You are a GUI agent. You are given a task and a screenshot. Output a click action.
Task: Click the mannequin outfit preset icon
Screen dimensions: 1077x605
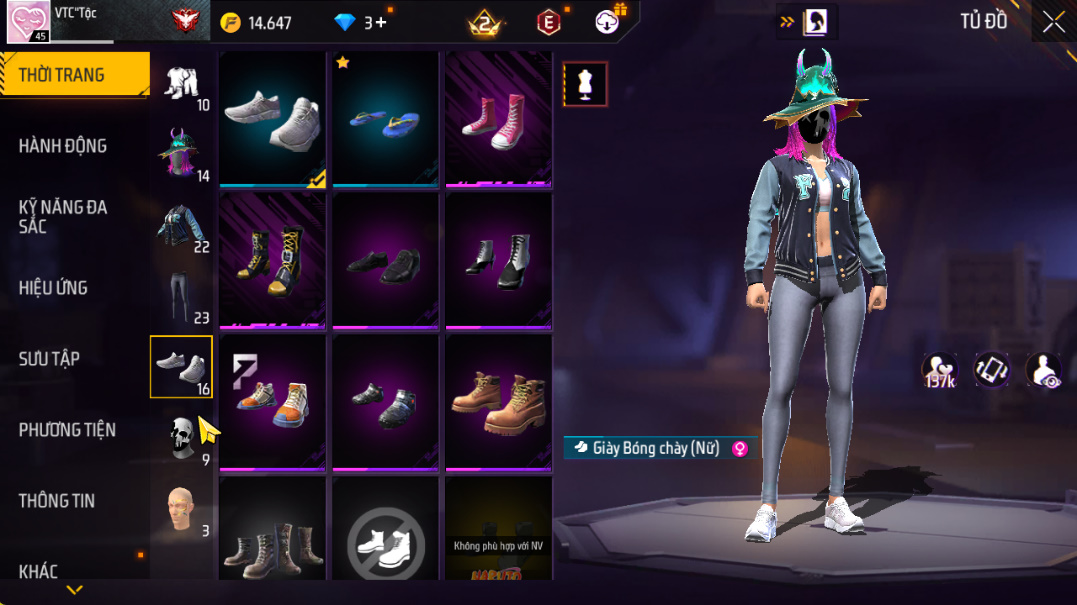(585, 85)
